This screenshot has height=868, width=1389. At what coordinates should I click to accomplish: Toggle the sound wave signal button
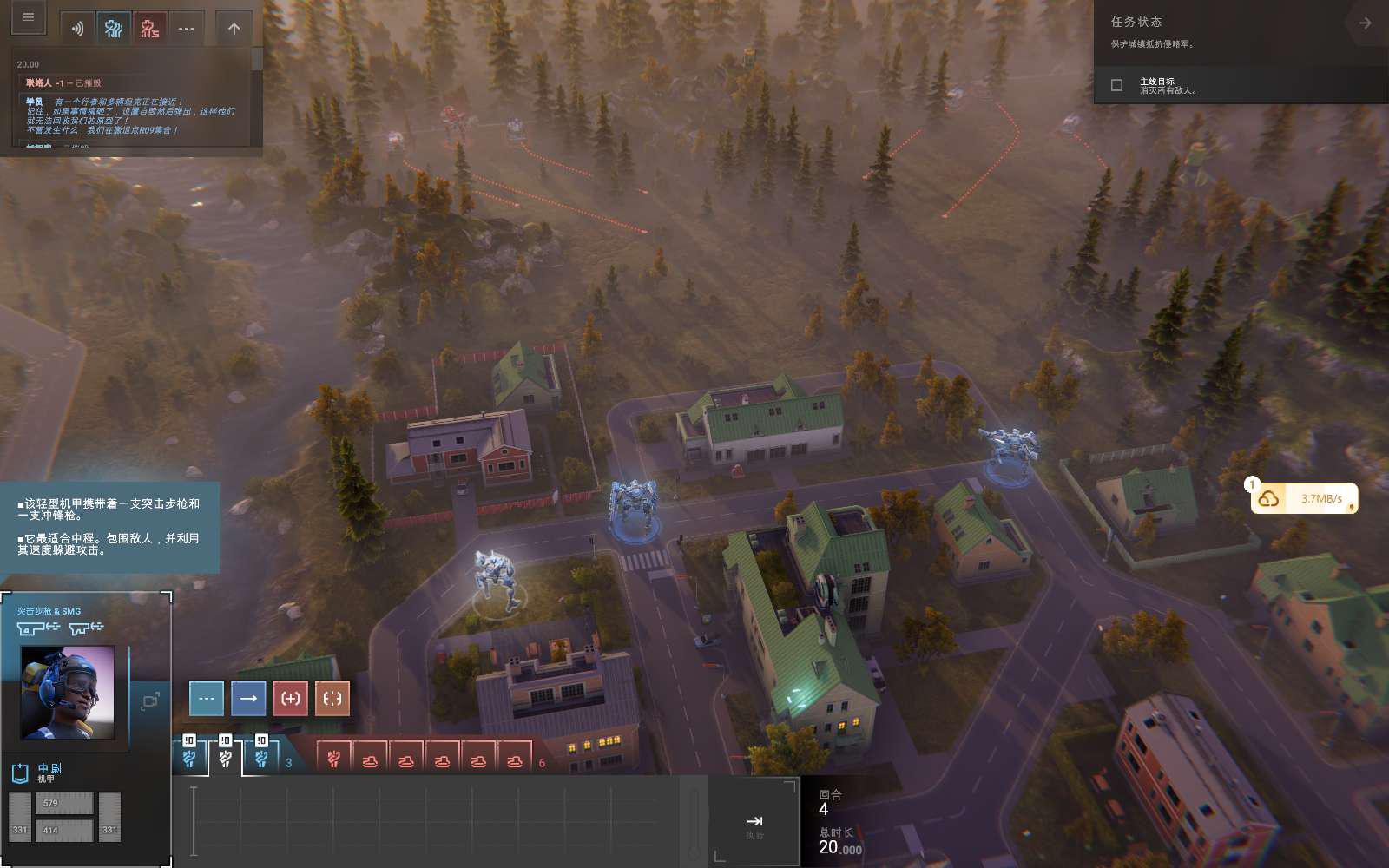click(x=77, y=29)
